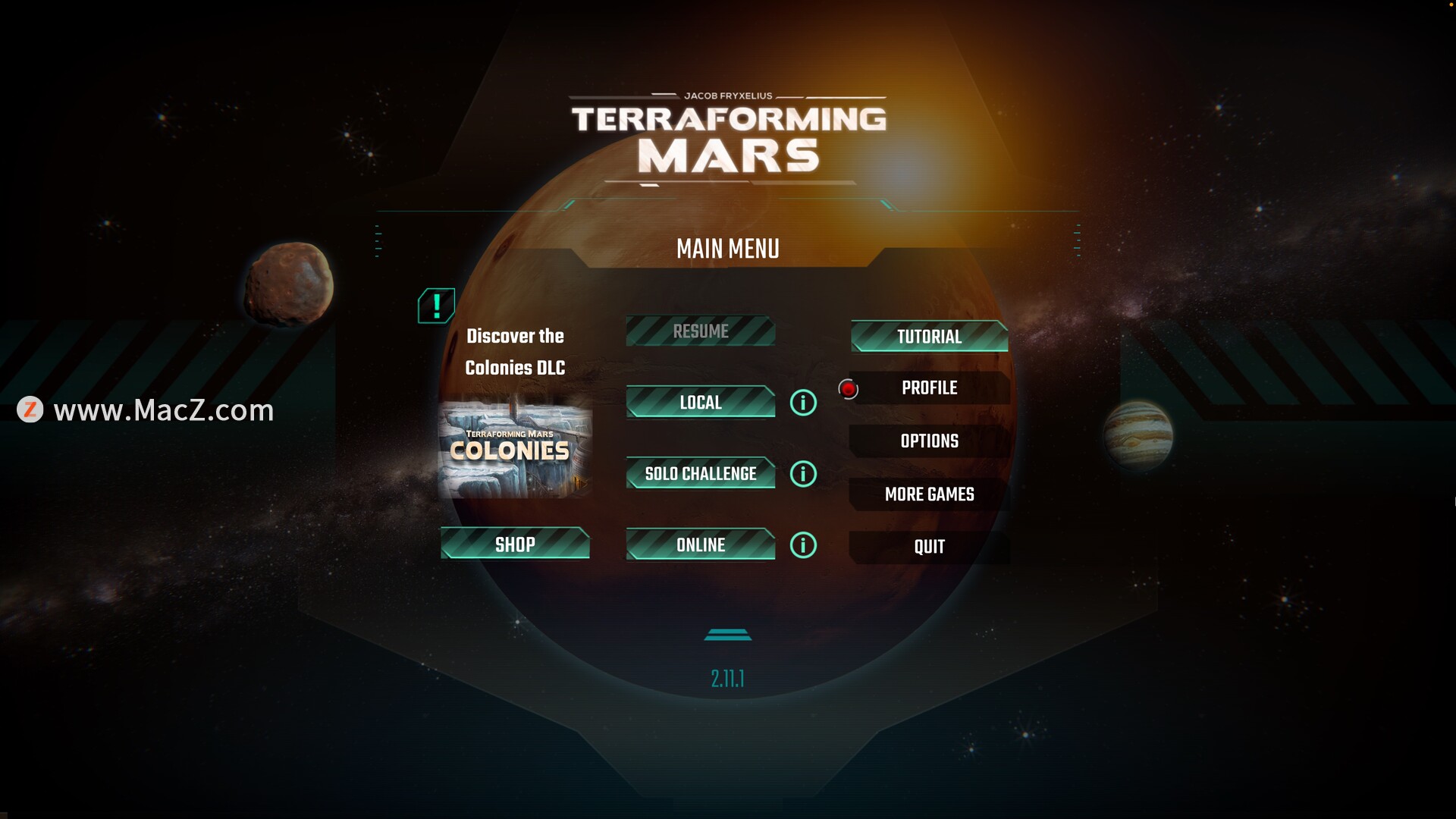Viewport: 1456px width, 819px height.
Task: Open the Shop
Action: (x=515, y=544)
